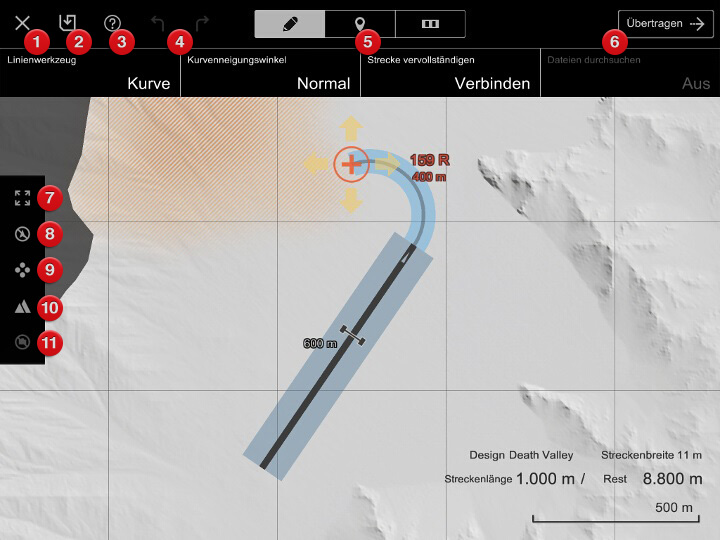Open the Kurvenneigungswinkel option set to Normal
720x540 pixels.
[270, 73]
